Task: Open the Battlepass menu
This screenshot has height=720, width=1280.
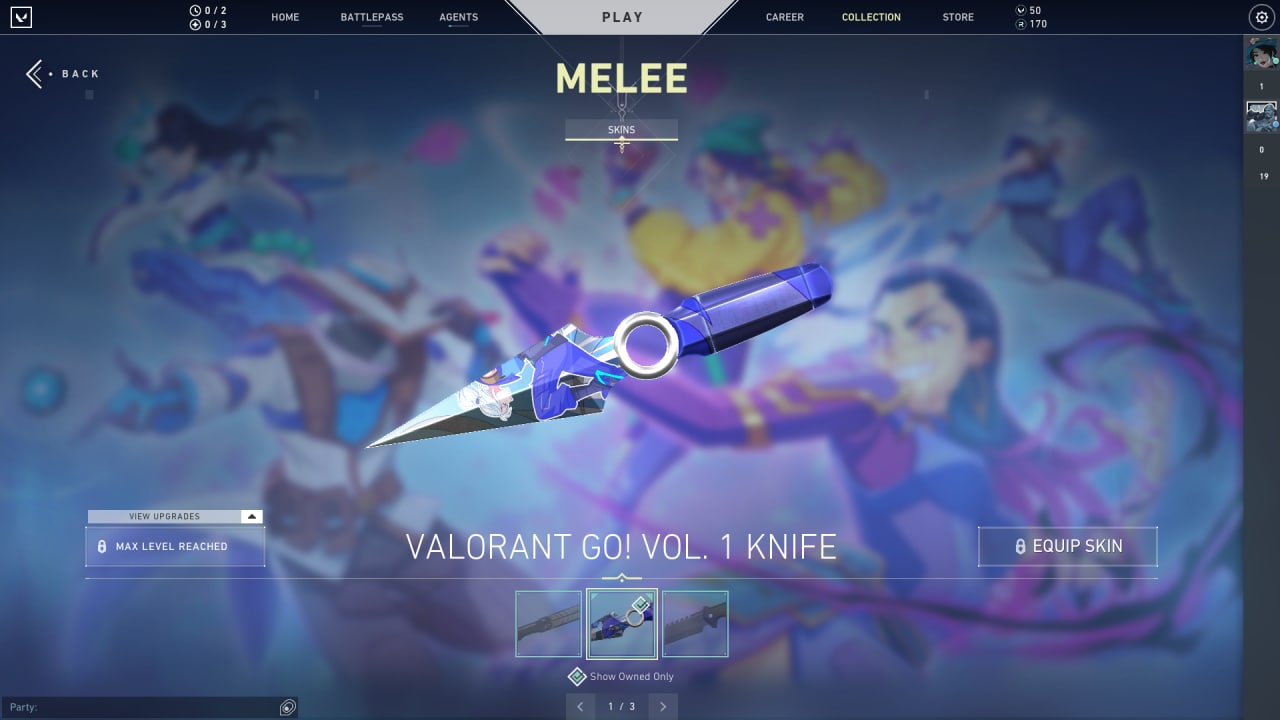Action: tap(371, 17)
